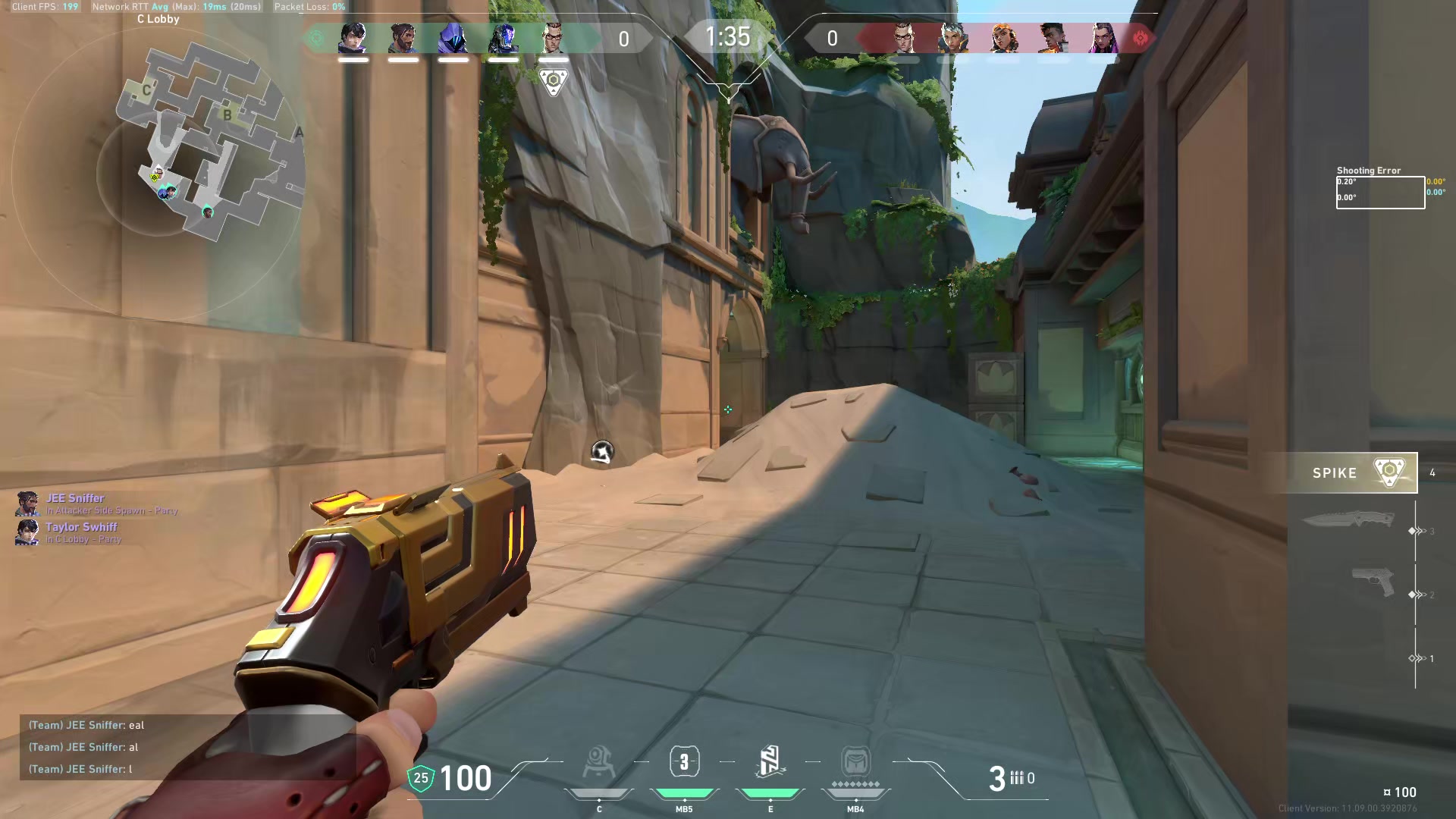The height and width of the screenshot is (819, 1456).
Task: Select the enemy Chamber portrait
Action: click(x=902, y=38)
